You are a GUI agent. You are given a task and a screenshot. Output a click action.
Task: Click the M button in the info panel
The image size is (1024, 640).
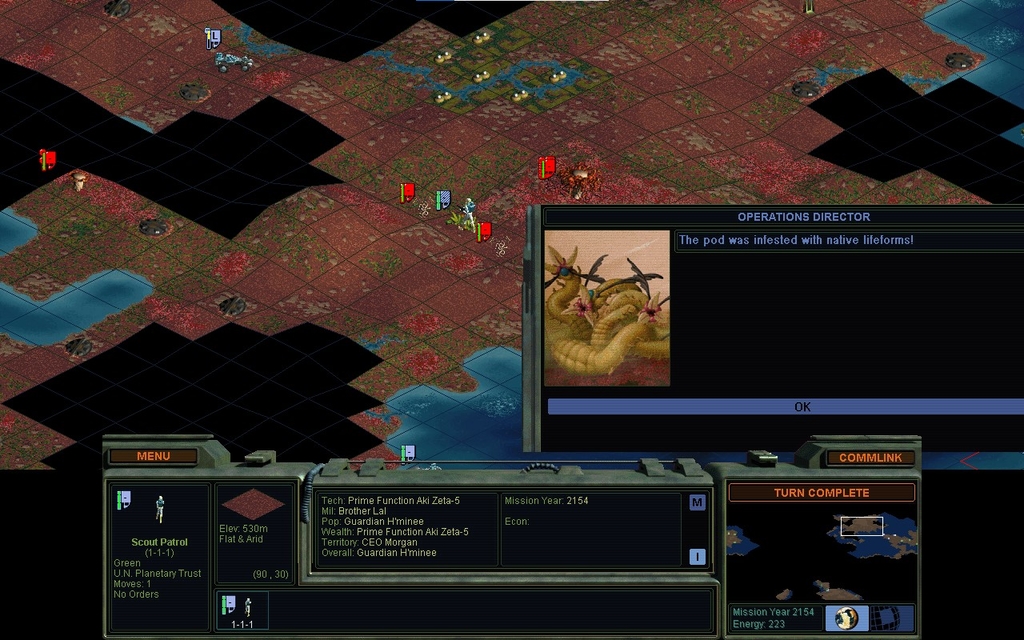697,503
